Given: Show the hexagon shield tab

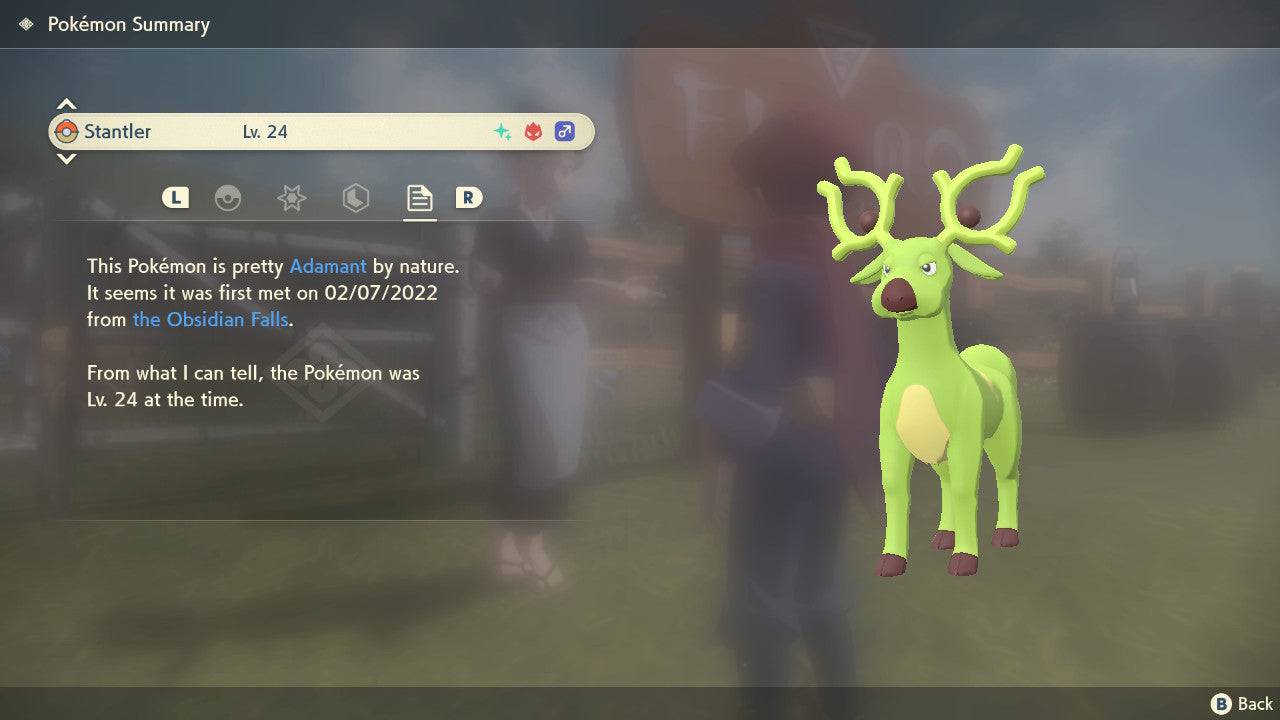Looking at the screenshot, I should point(355,198).
